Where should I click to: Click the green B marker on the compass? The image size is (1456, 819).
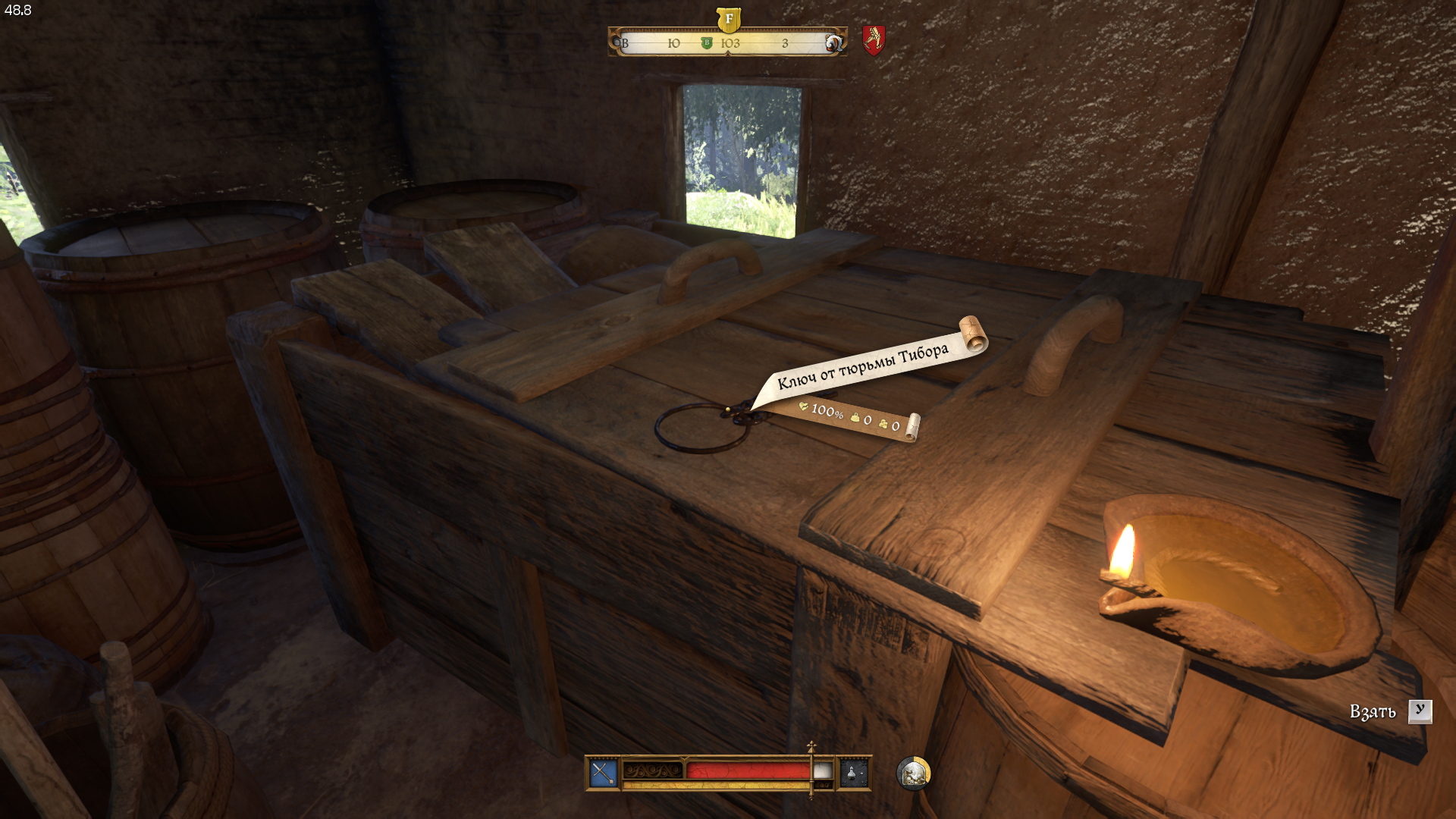pyautogui.click(x=707, y=43)
